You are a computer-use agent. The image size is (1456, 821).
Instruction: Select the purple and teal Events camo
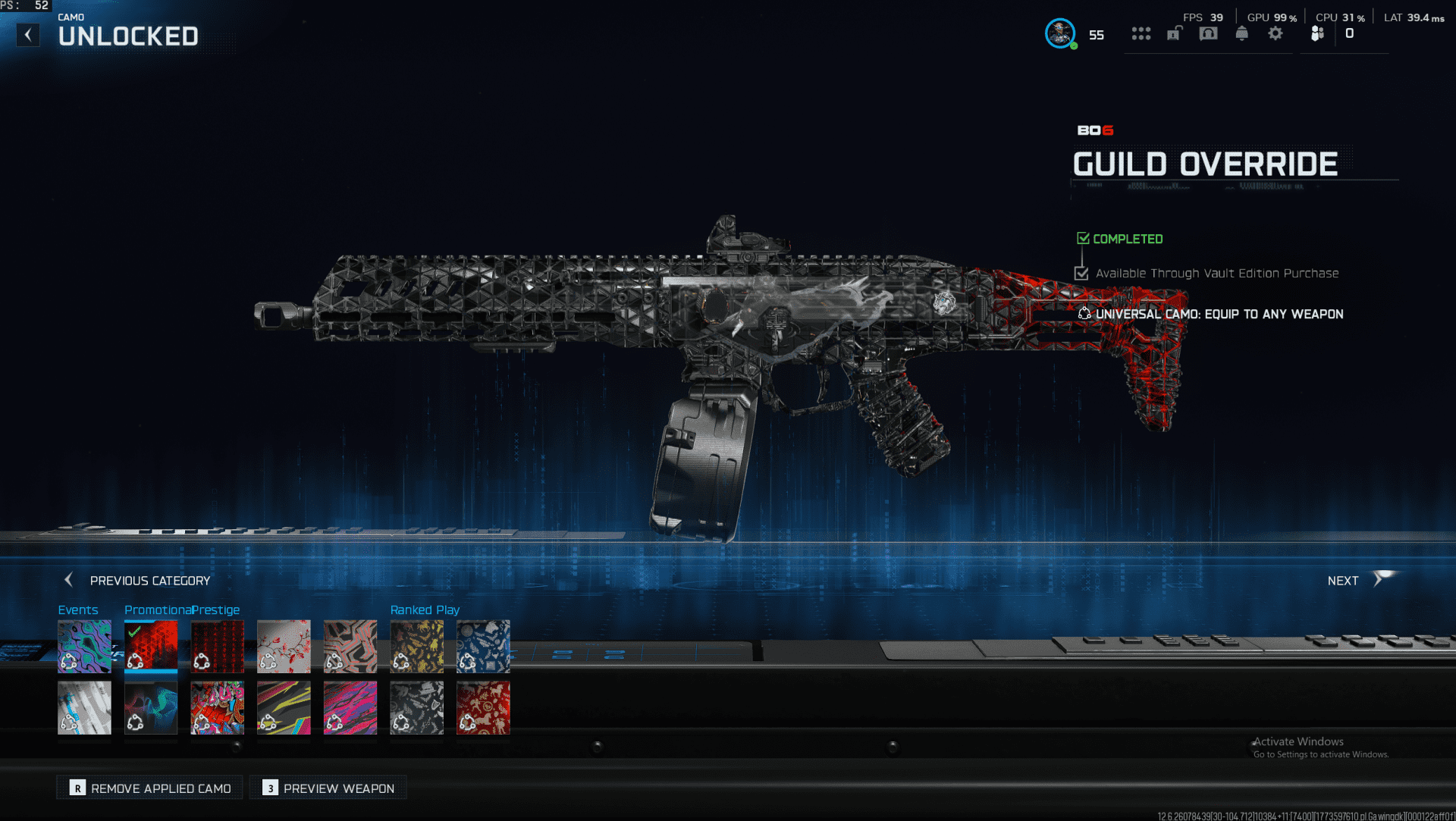84,647
